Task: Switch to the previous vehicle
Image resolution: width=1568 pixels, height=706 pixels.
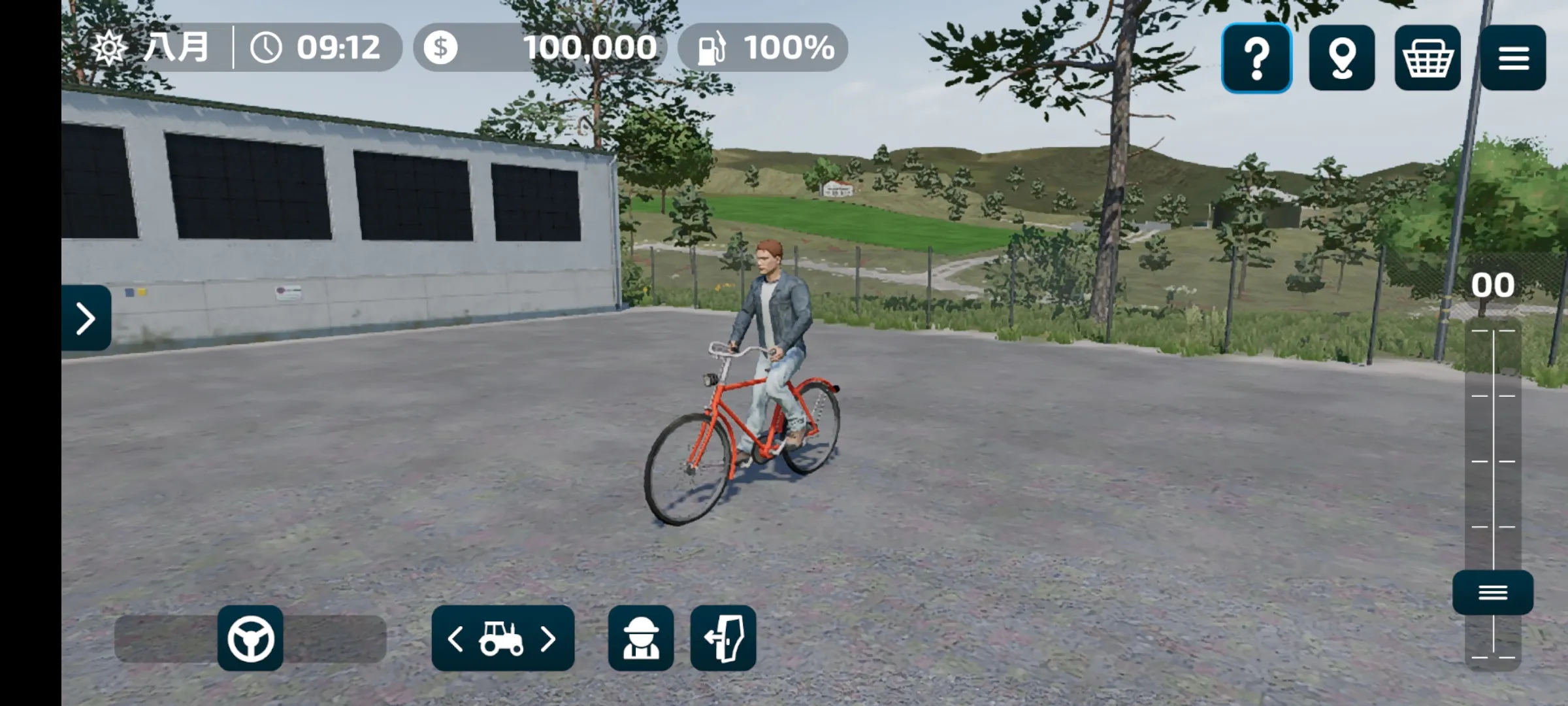Action: coord(456,639)
